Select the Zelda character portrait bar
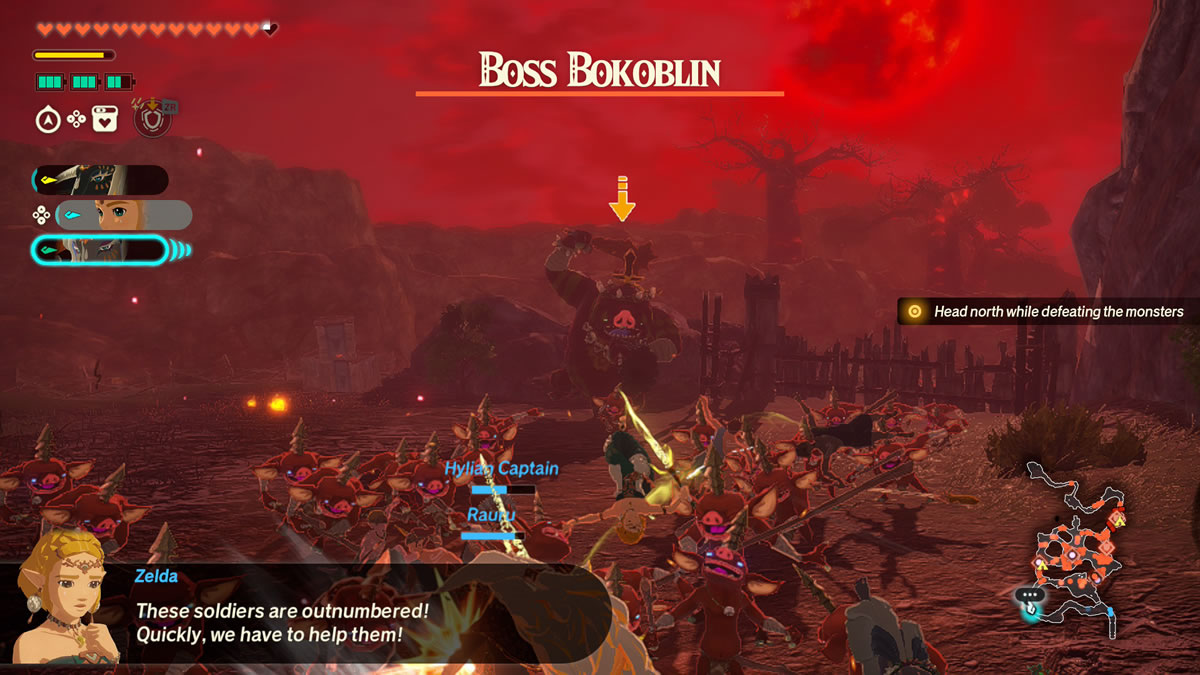 123,215
